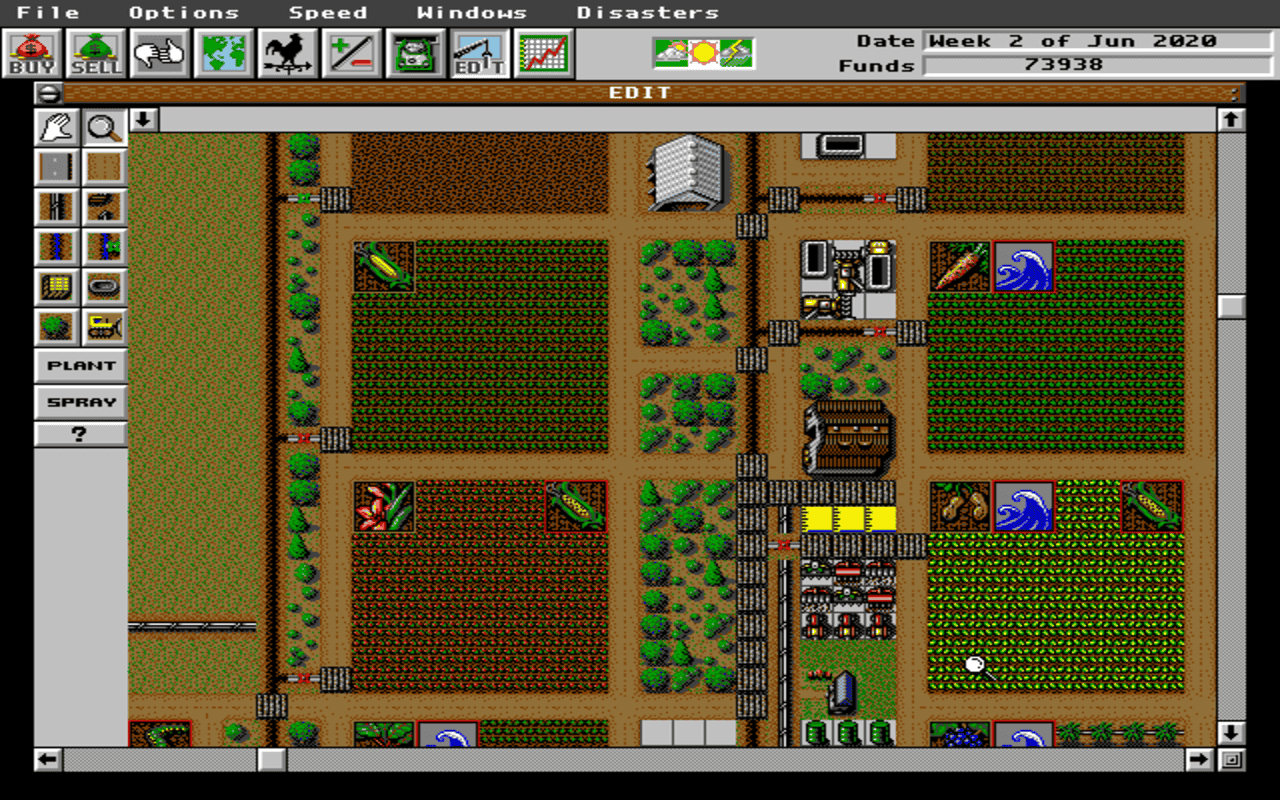Select the tractor equipment tool

pyautogui.click(x=413, y=52)
